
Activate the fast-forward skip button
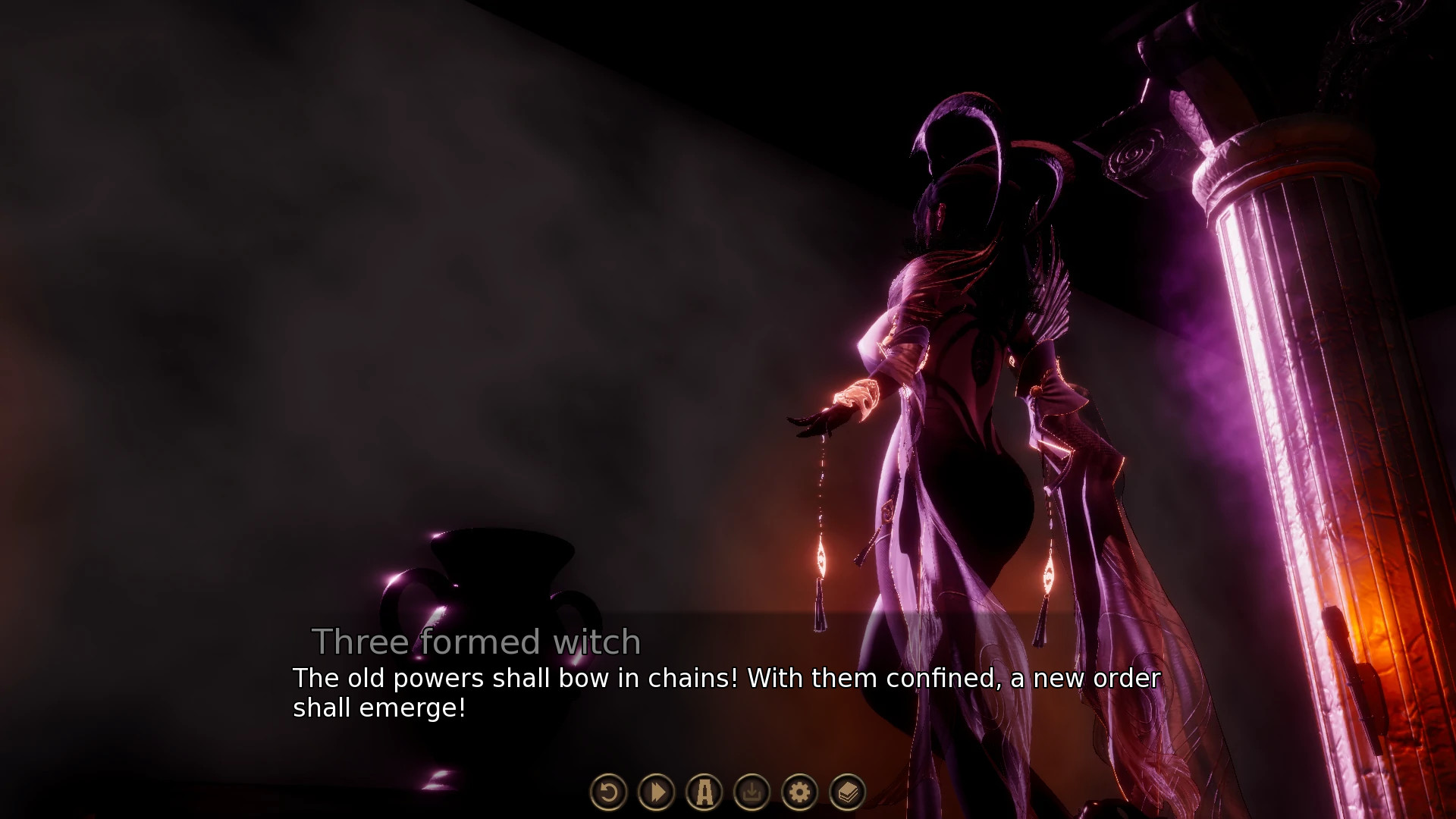click(657, 792)
